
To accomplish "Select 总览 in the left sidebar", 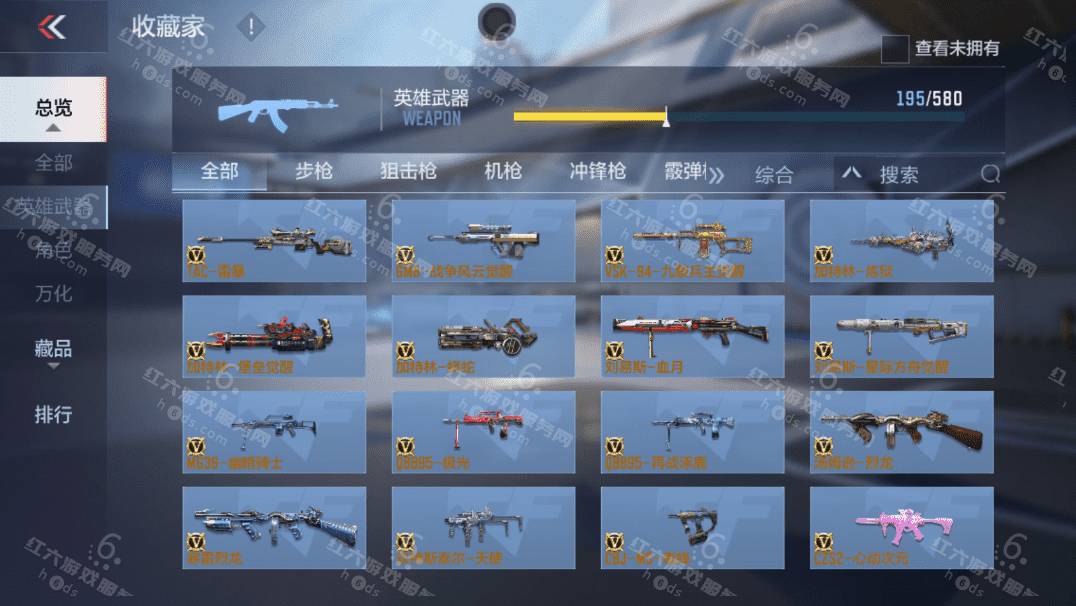I will 54,108.
